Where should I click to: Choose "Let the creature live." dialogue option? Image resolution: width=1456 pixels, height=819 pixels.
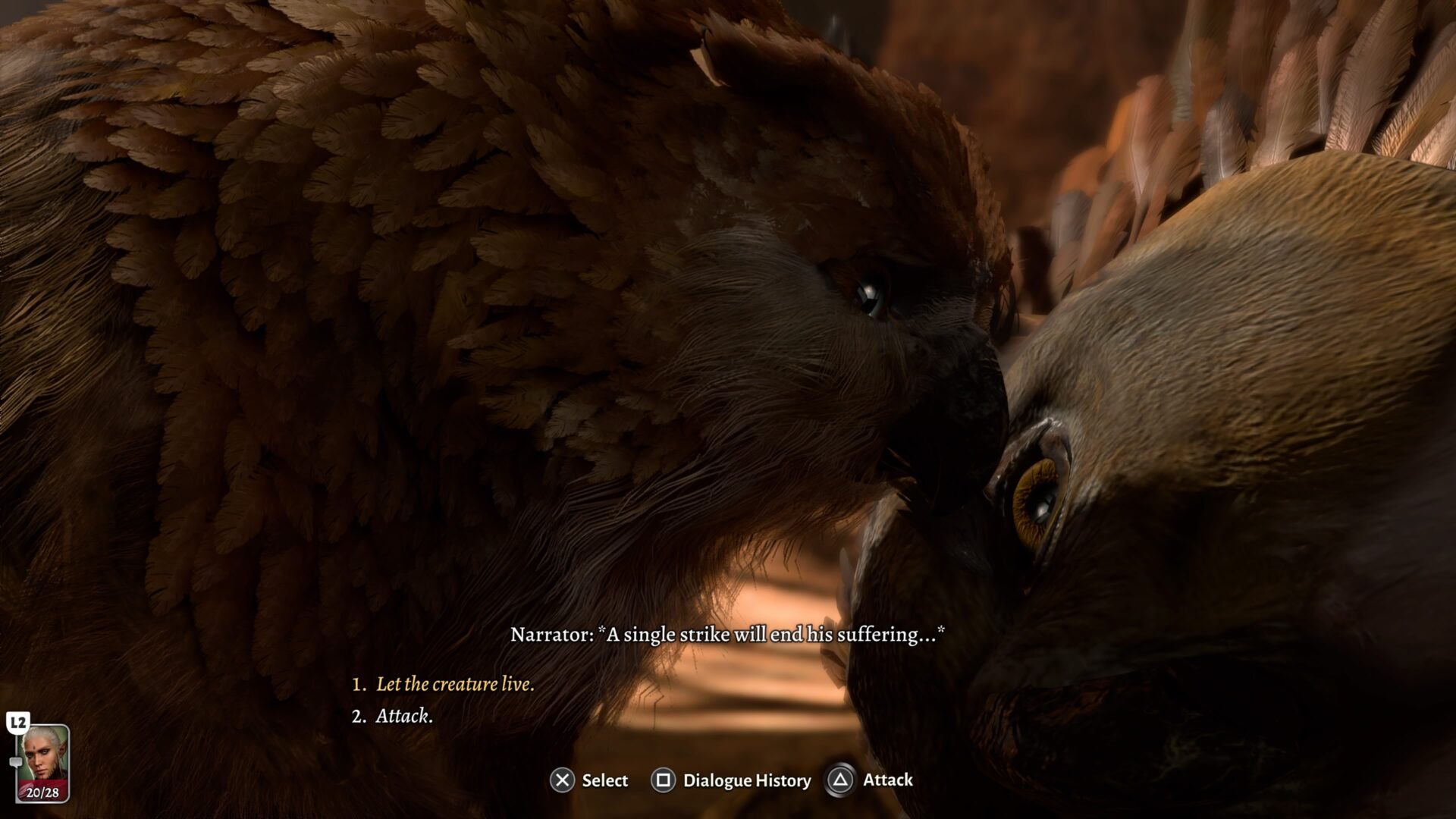[454, 684]
